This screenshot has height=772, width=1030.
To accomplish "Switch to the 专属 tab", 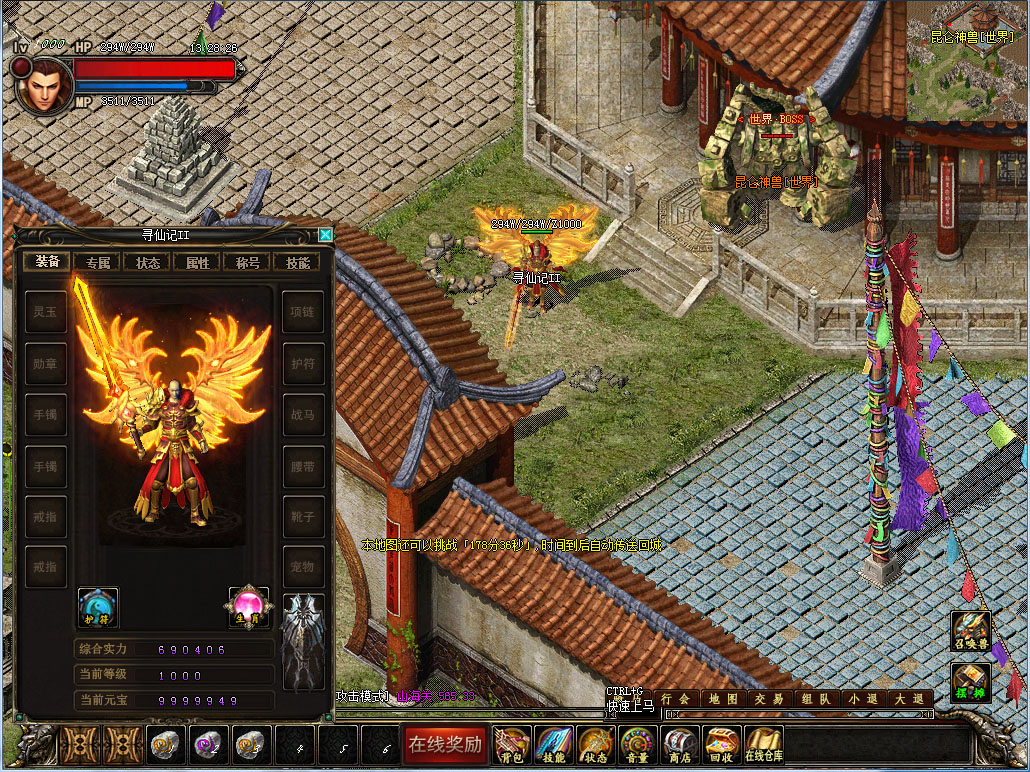I will pyautogui.click(x=98, y=263).
